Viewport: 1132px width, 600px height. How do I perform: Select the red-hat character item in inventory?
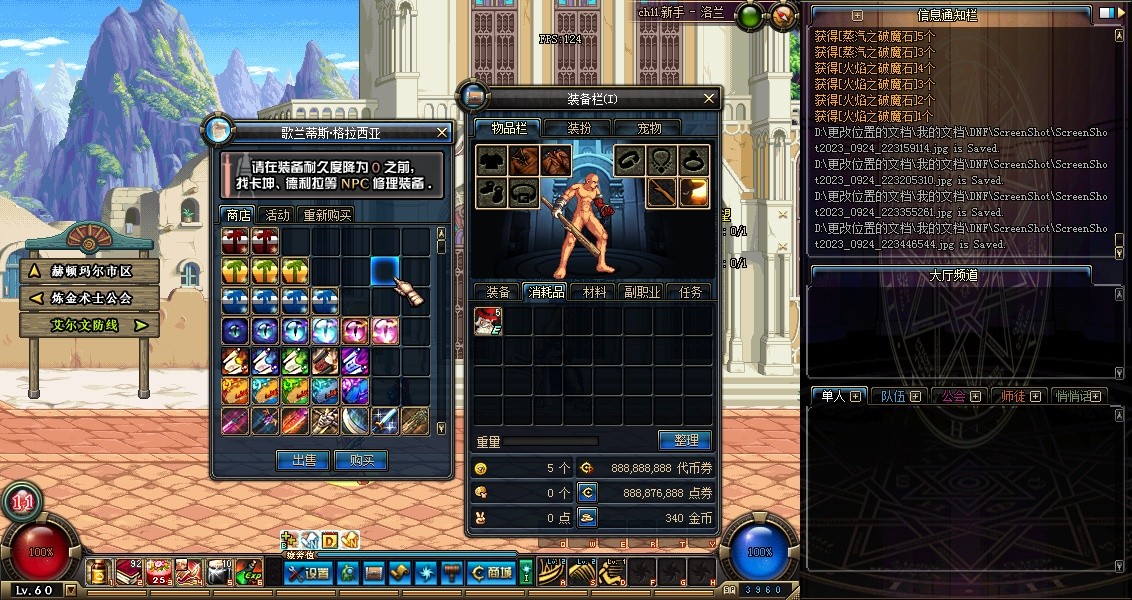pos(488,321)
